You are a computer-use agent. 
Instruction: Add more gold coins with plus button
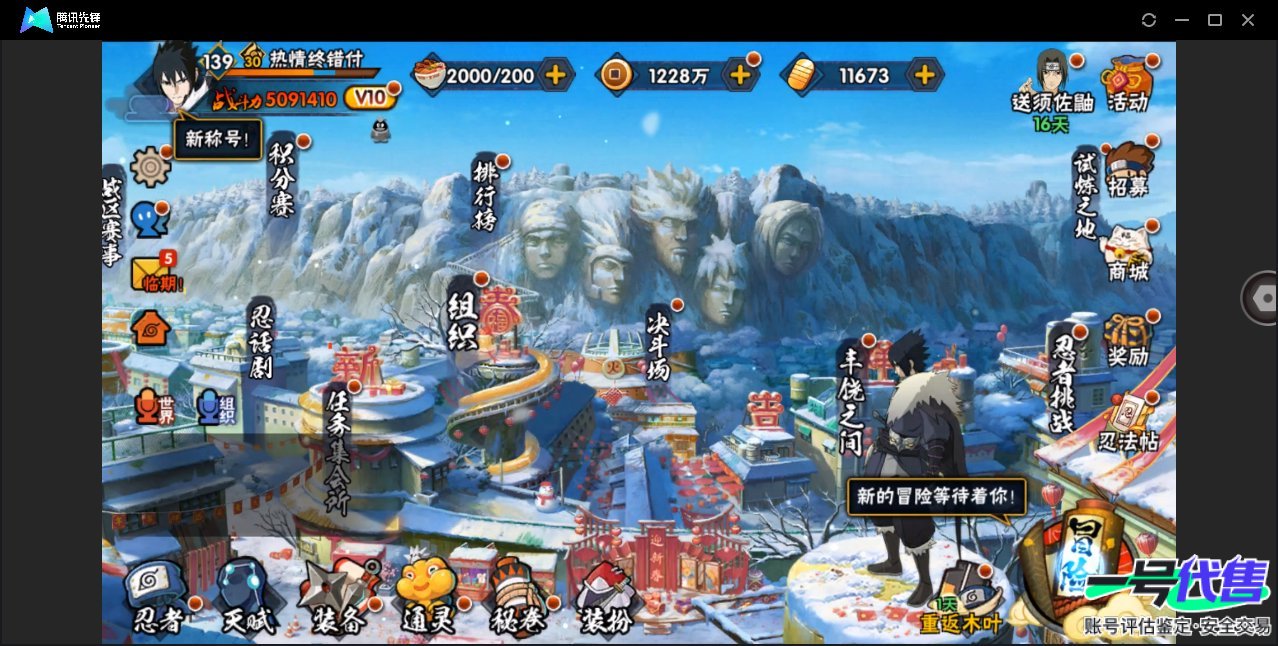[x=741, y=74]
